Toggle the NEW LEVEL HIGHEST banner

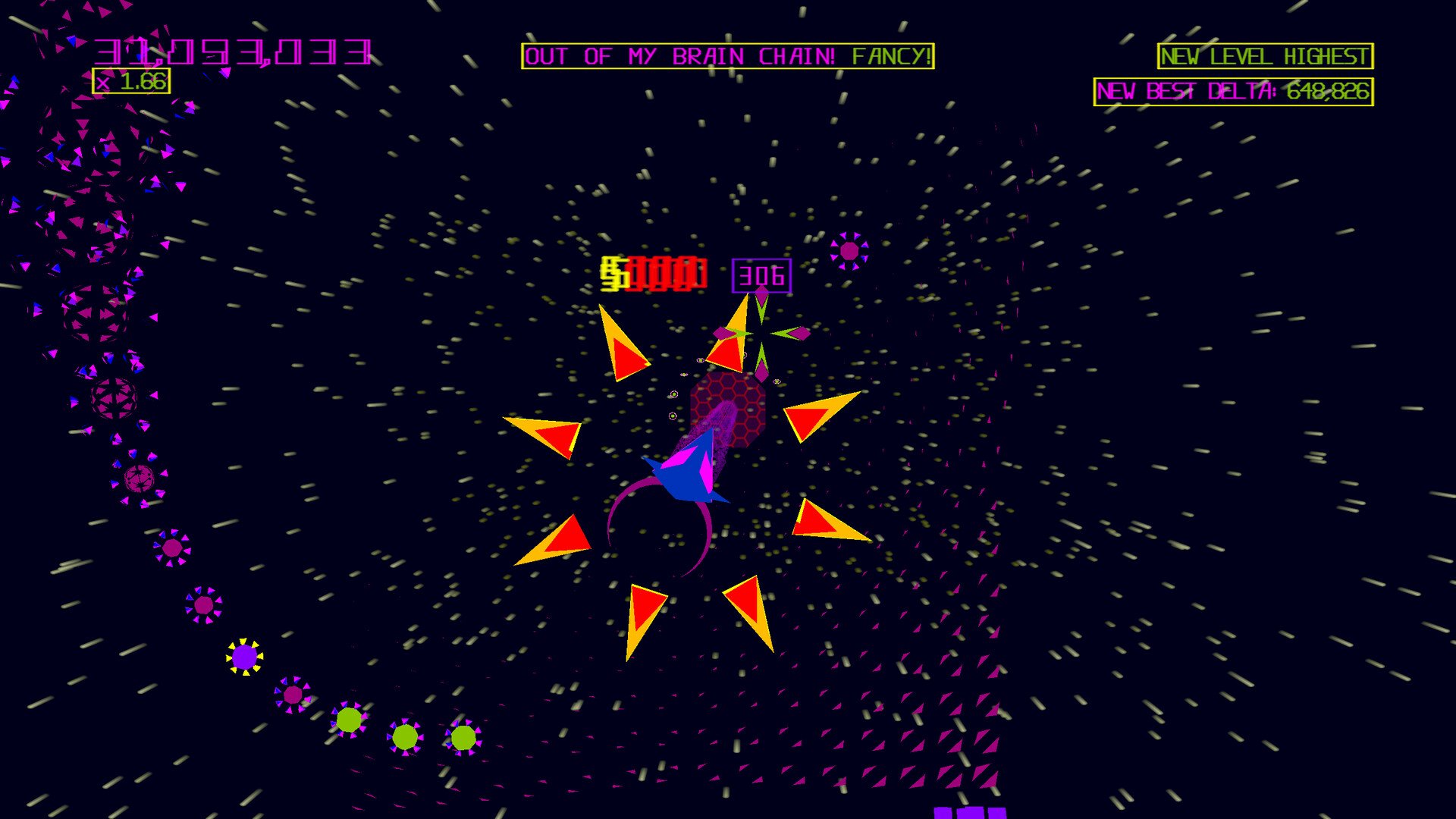point(1263,55)
